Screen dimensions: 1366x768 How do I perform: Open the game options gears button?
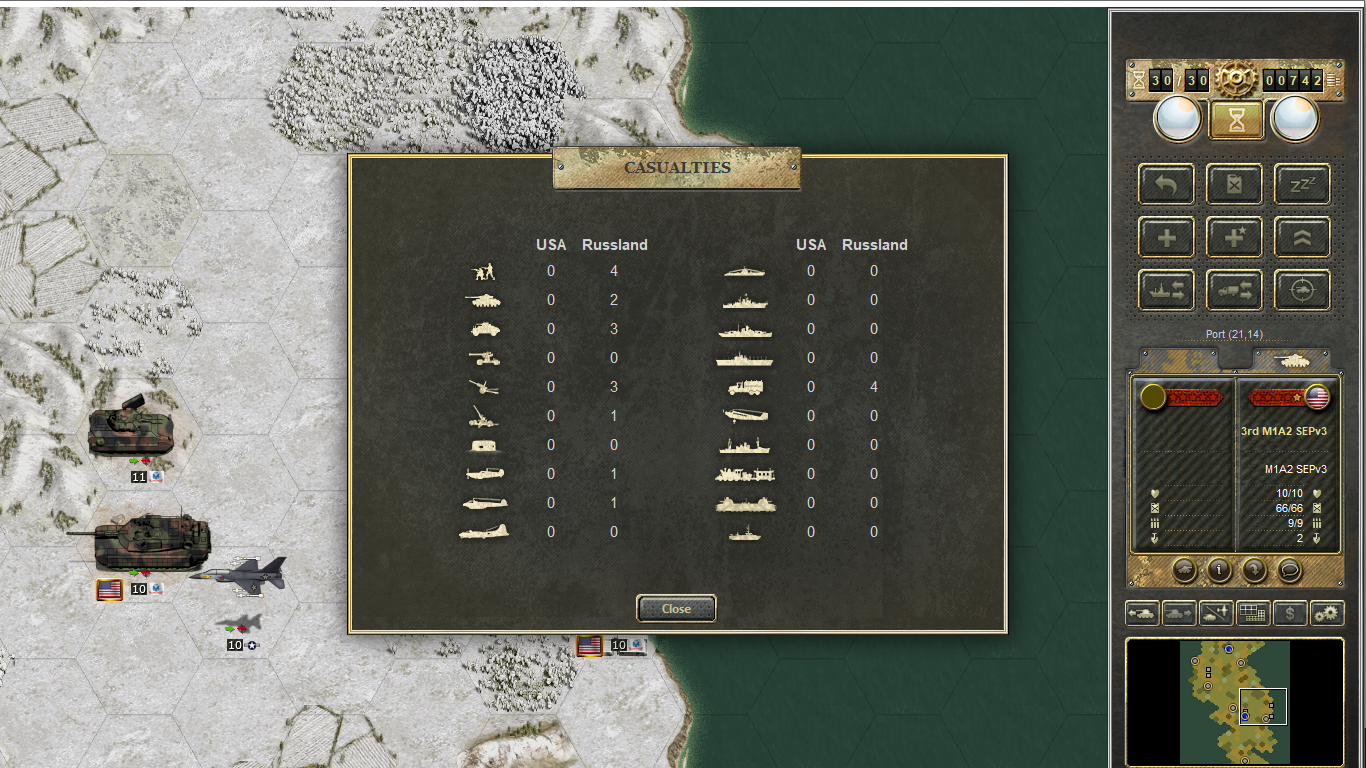pos(1327,613)
